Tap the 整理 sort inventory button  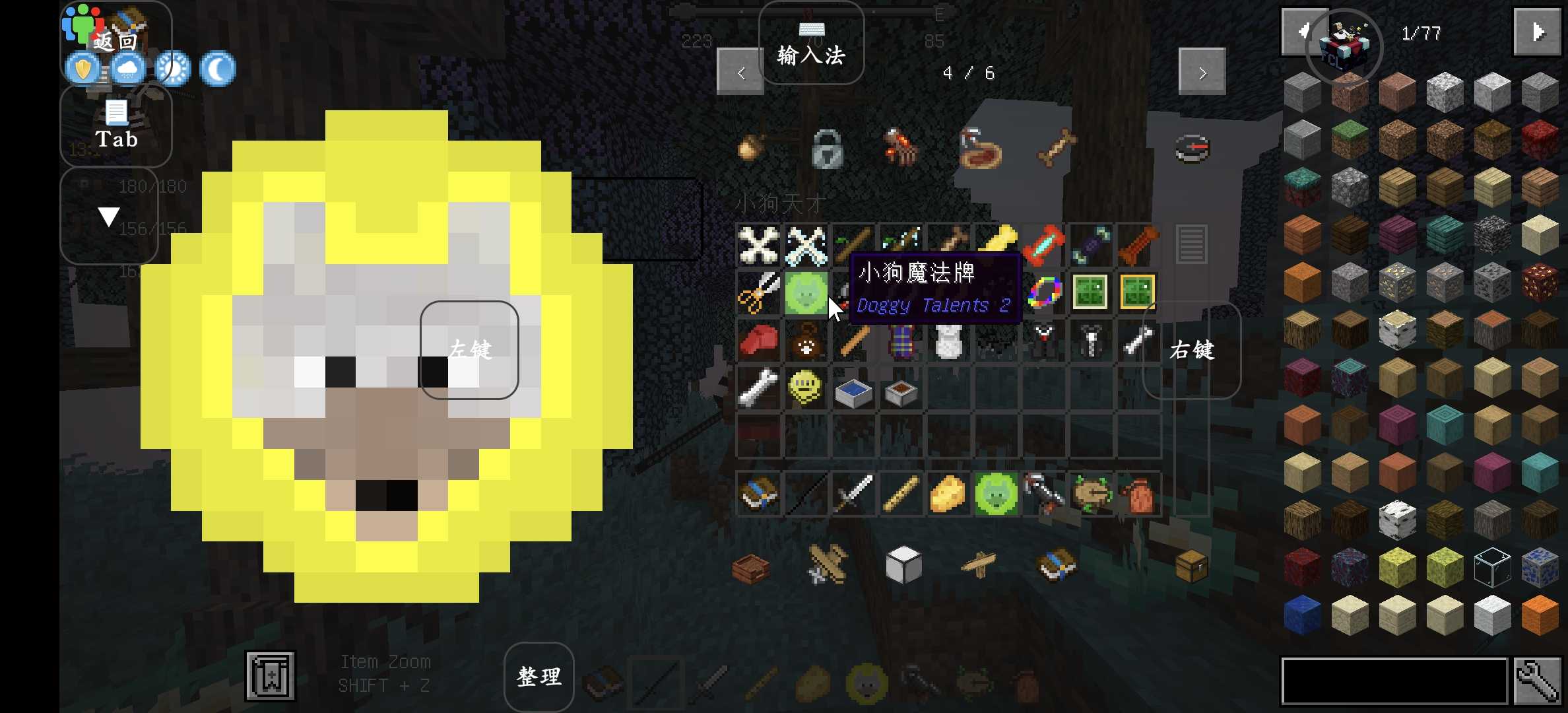coord(539,676)
